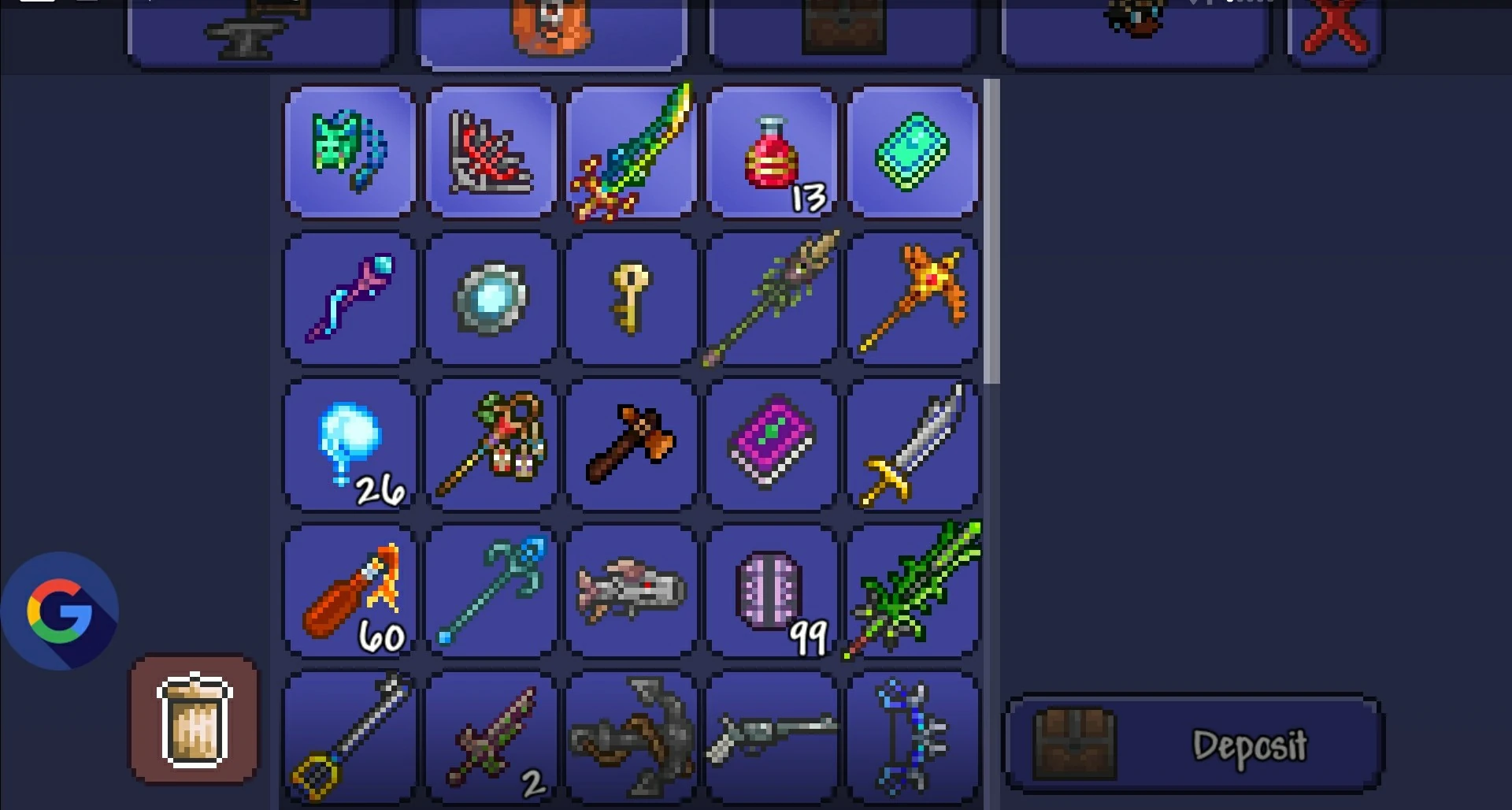
Task: Pick up the golden key item
Action: pyautogui.click(x=632, y=299)
